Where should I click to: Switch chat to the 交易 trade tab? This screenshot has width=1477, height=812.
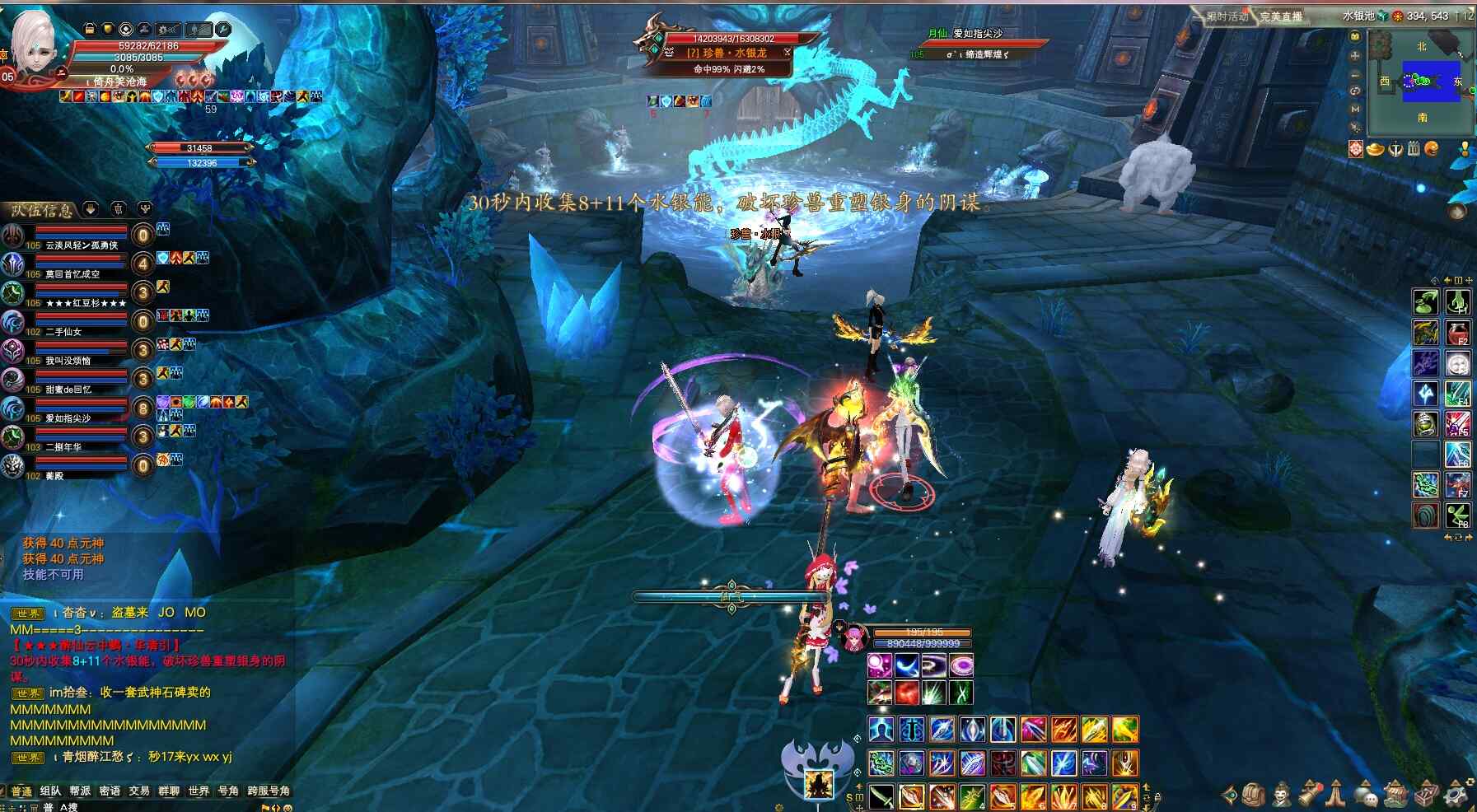(x=139, y=791)
